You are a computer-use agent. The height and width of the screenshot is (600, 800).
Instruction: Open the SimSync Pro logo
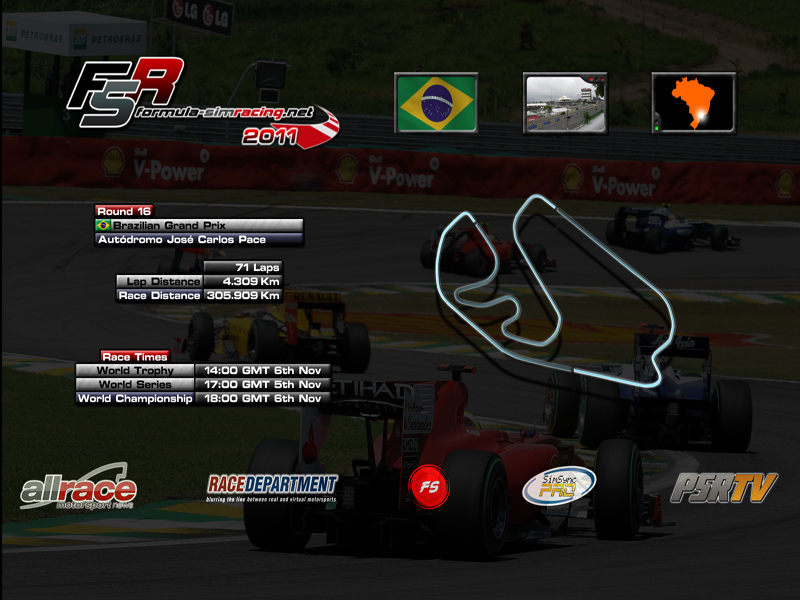pyautogui.click(x=559, y=487)
